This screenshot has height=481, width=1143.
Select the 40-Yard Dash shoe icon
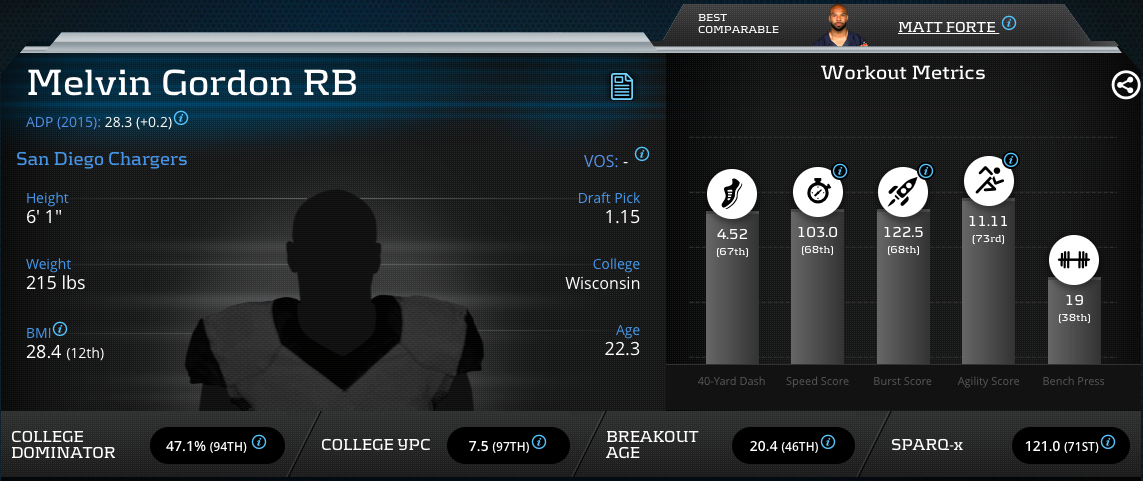[x=732, y=193]
